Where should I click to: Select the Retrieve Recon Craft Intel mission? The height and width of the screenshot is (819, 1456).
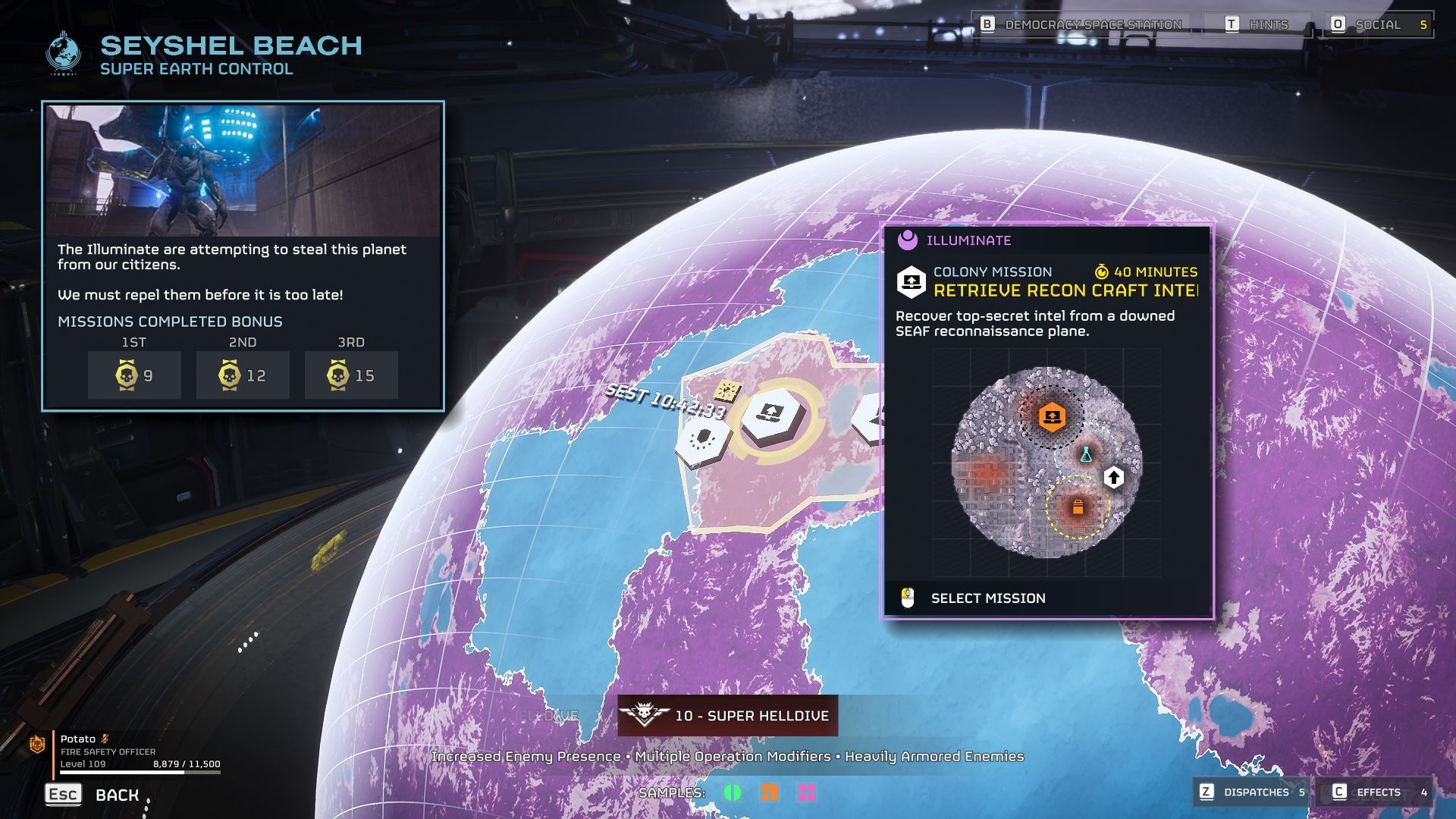click(x=987, y=598)
